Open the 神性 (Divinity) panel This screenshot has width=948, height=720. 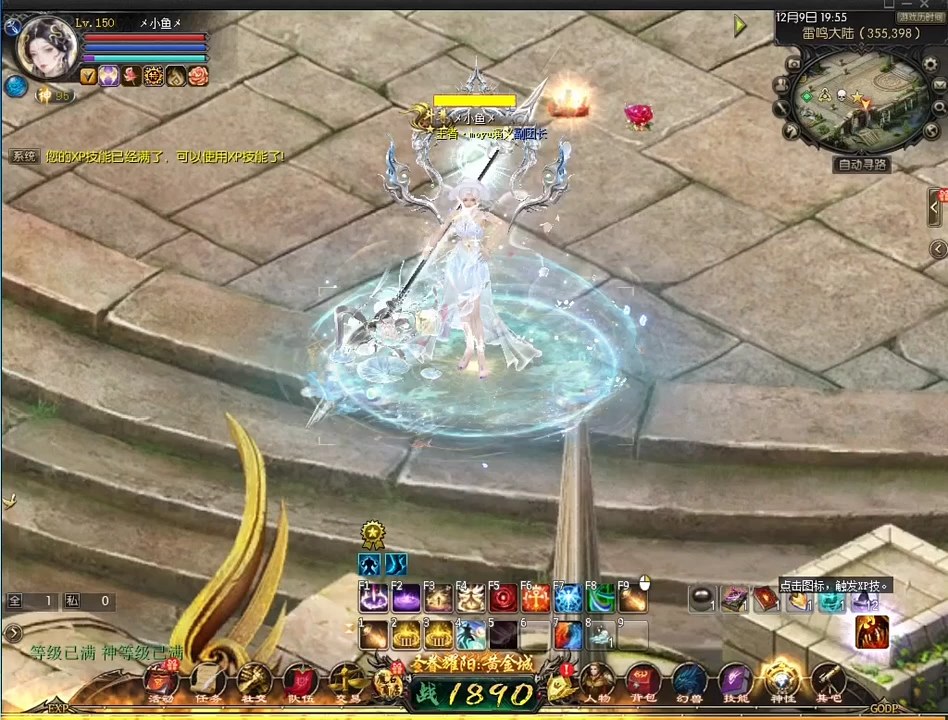[x=782, y=681]
